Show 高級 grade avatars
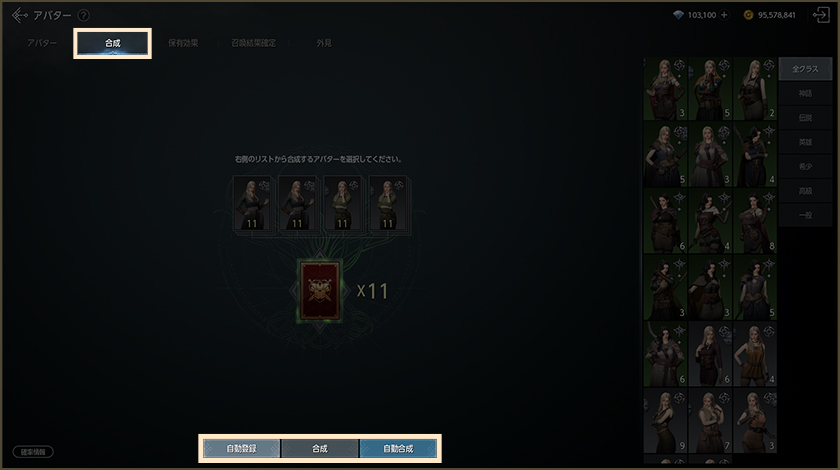The height and width of the screenshot is (470, 840). [805, 190]
